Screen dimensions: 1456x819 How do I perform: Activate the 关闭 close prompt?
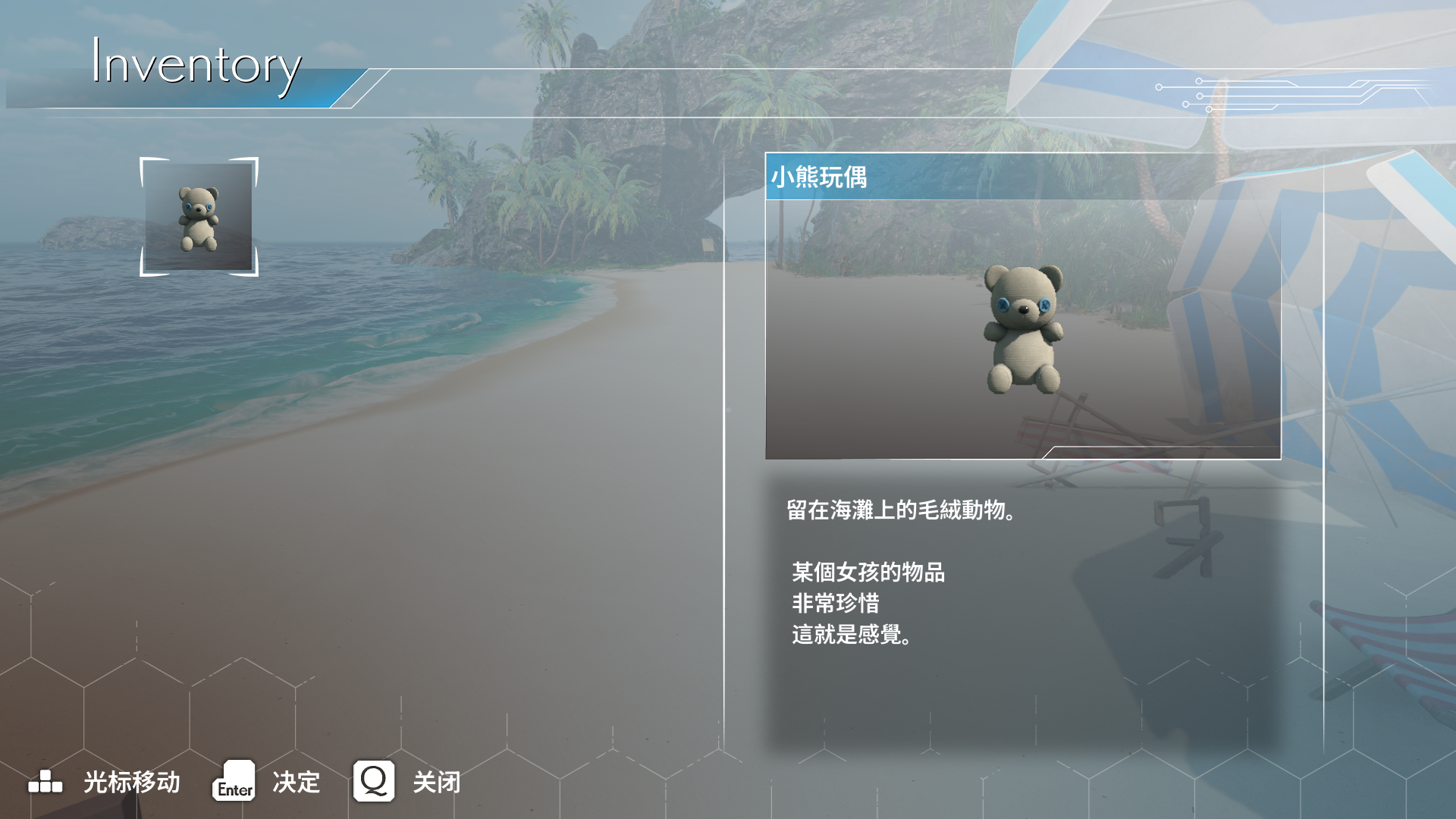[436, 783]
